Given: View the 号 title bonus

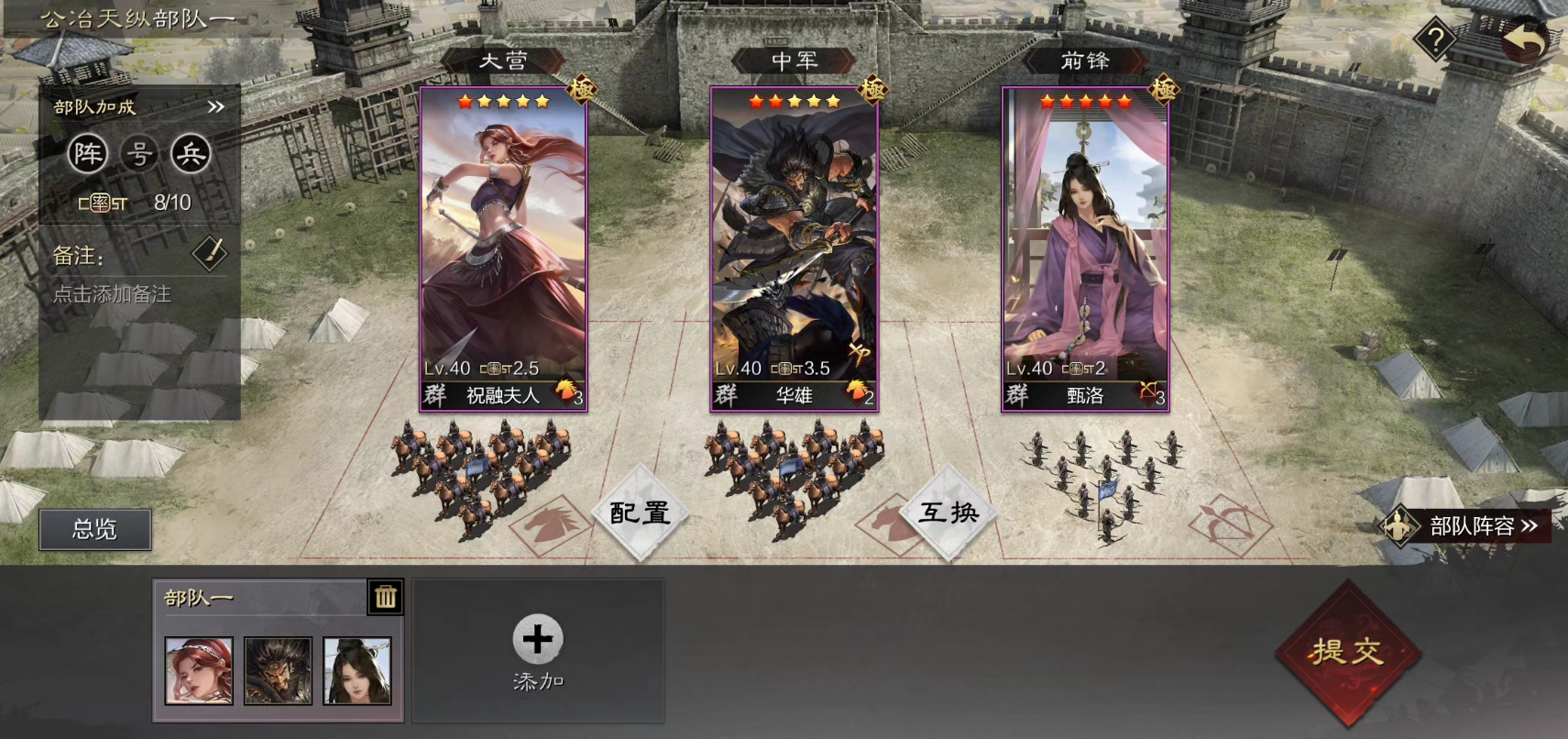Looking at the screenshot, I should pyautogui.click(x=139, y=154).
